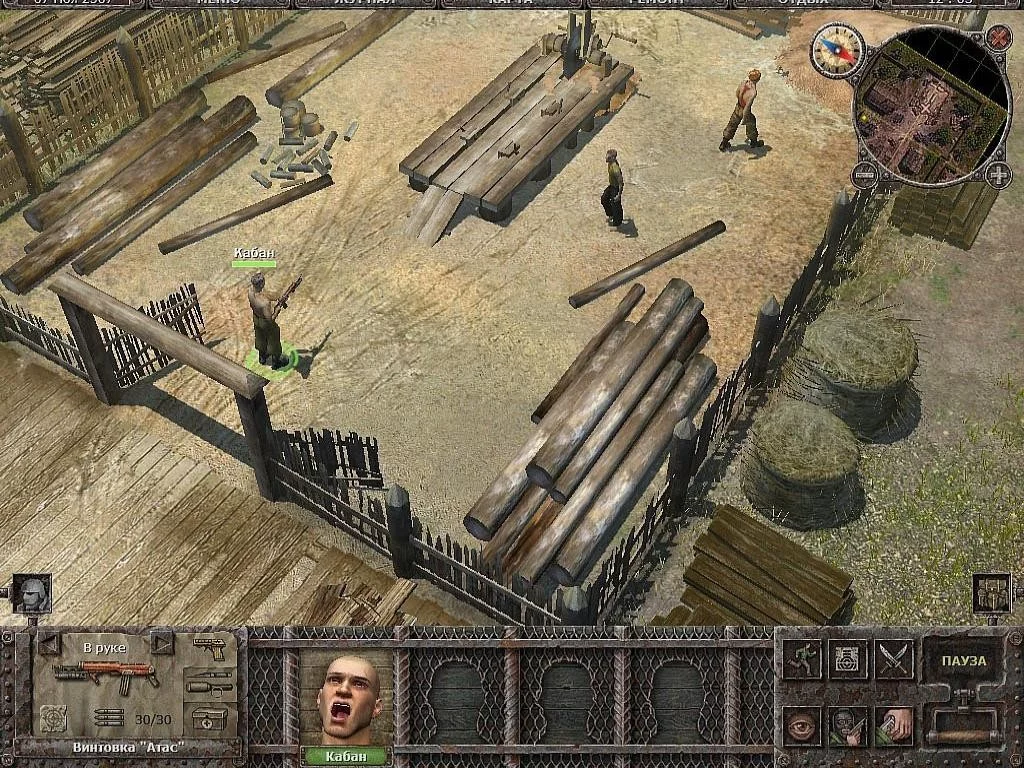Click the compass next to minimap
1024x768 pixels.
click(837, 49)
